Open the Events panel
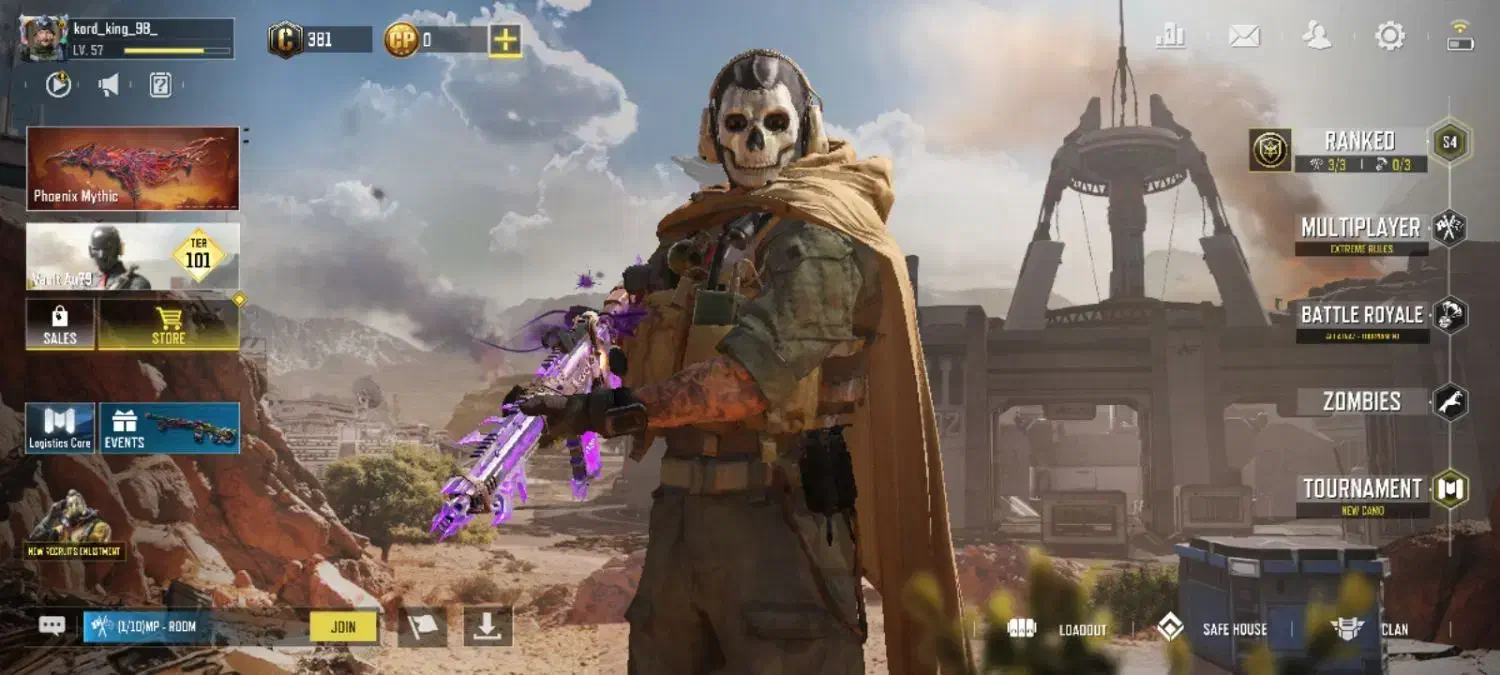Viewport: 1500px width, 675px height. point(169,428)
